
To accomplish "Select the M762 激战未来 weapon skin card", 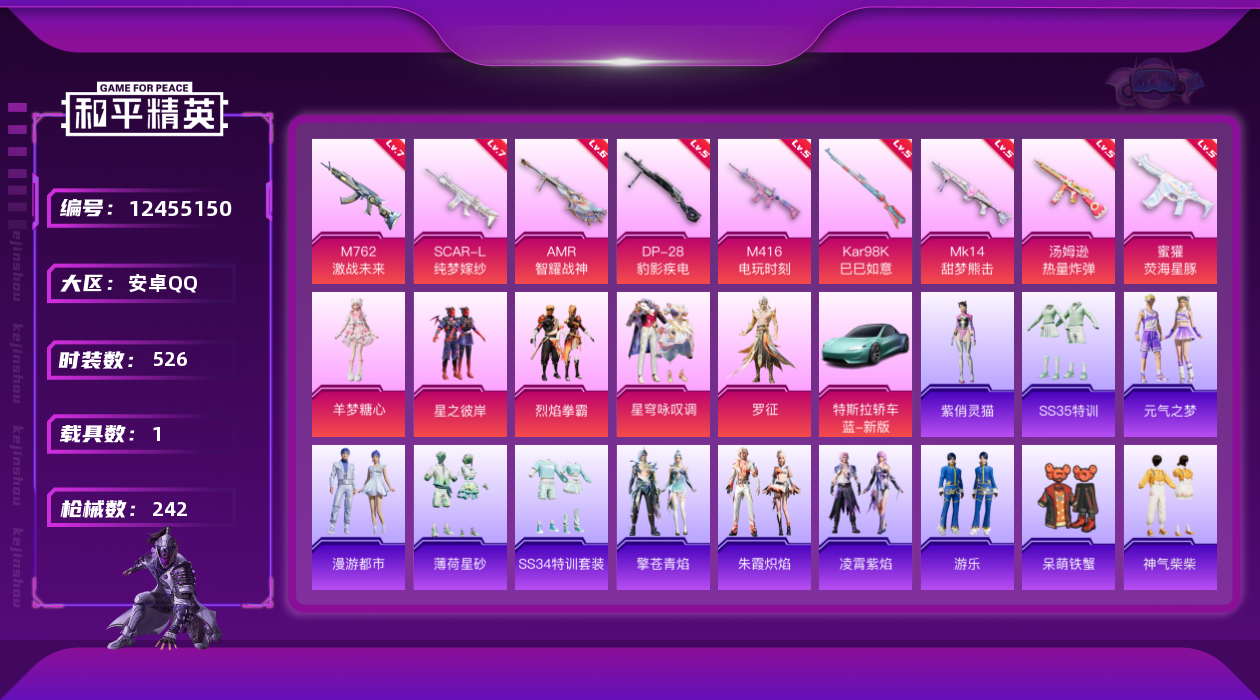I will 358,211.
